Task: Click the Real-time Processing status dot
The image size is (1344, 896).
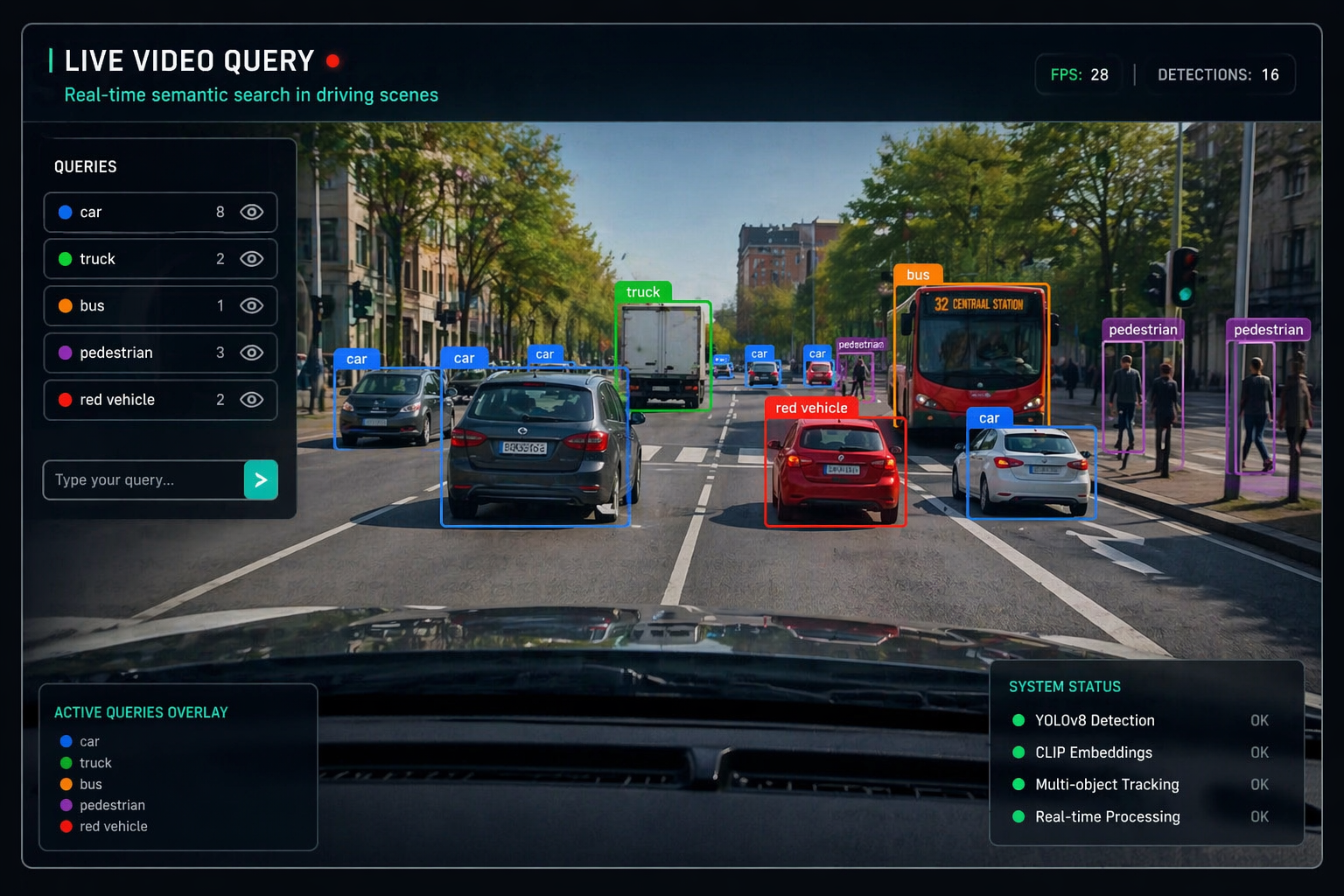Action: [x=1018, y=816]
